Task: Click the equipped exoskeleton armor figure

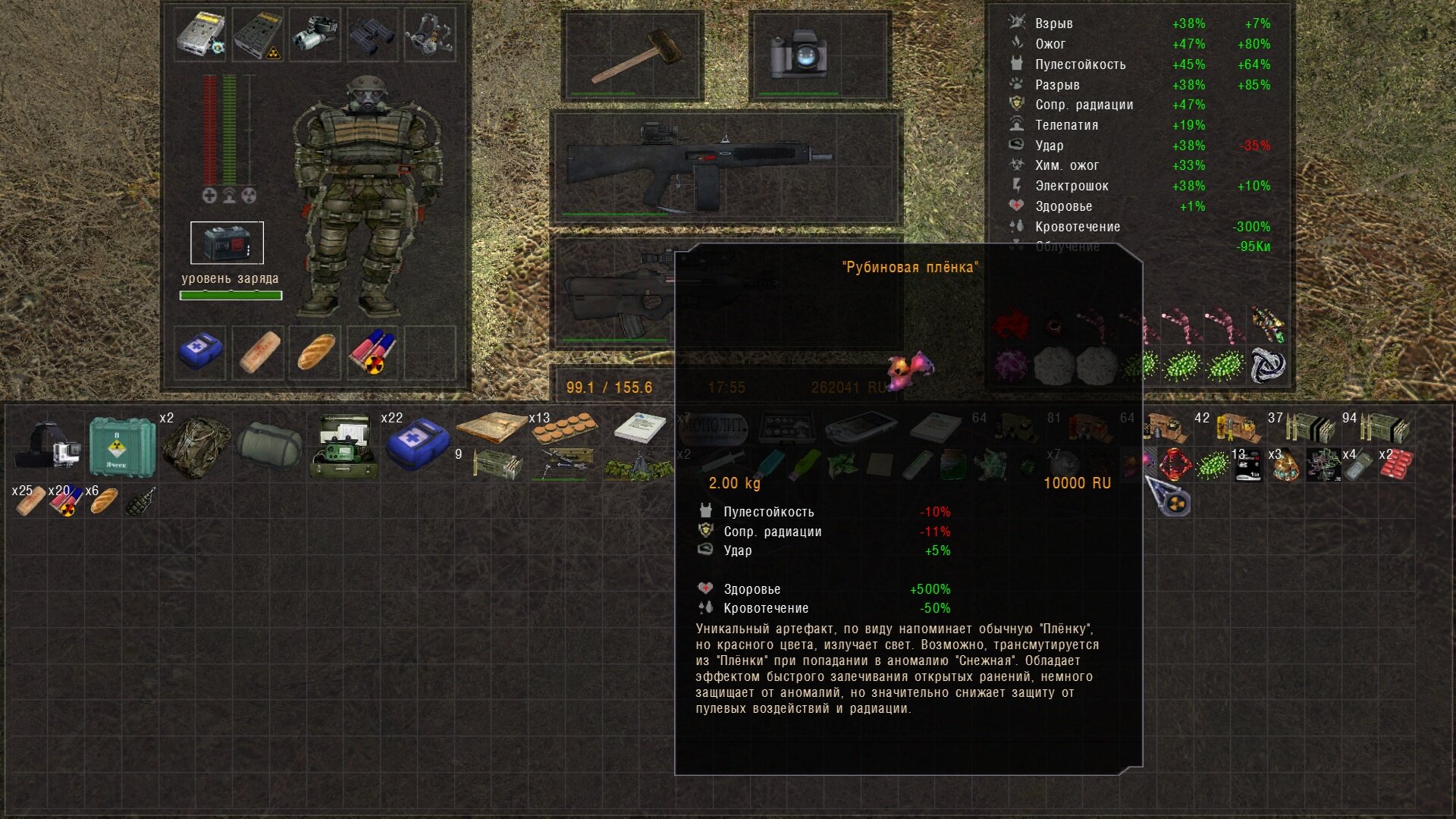Action: [368, 197]
